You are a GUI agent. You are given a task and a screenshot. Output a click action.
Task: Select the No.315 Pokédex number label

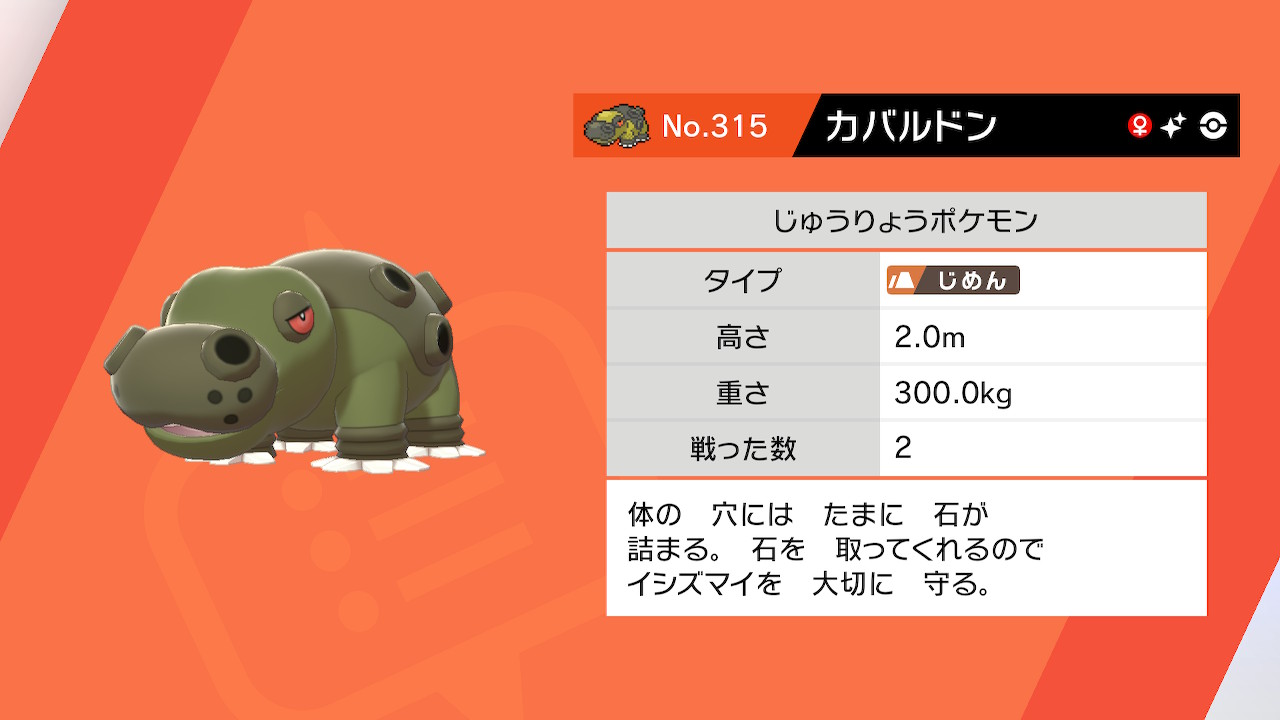(x=716, y=125)
